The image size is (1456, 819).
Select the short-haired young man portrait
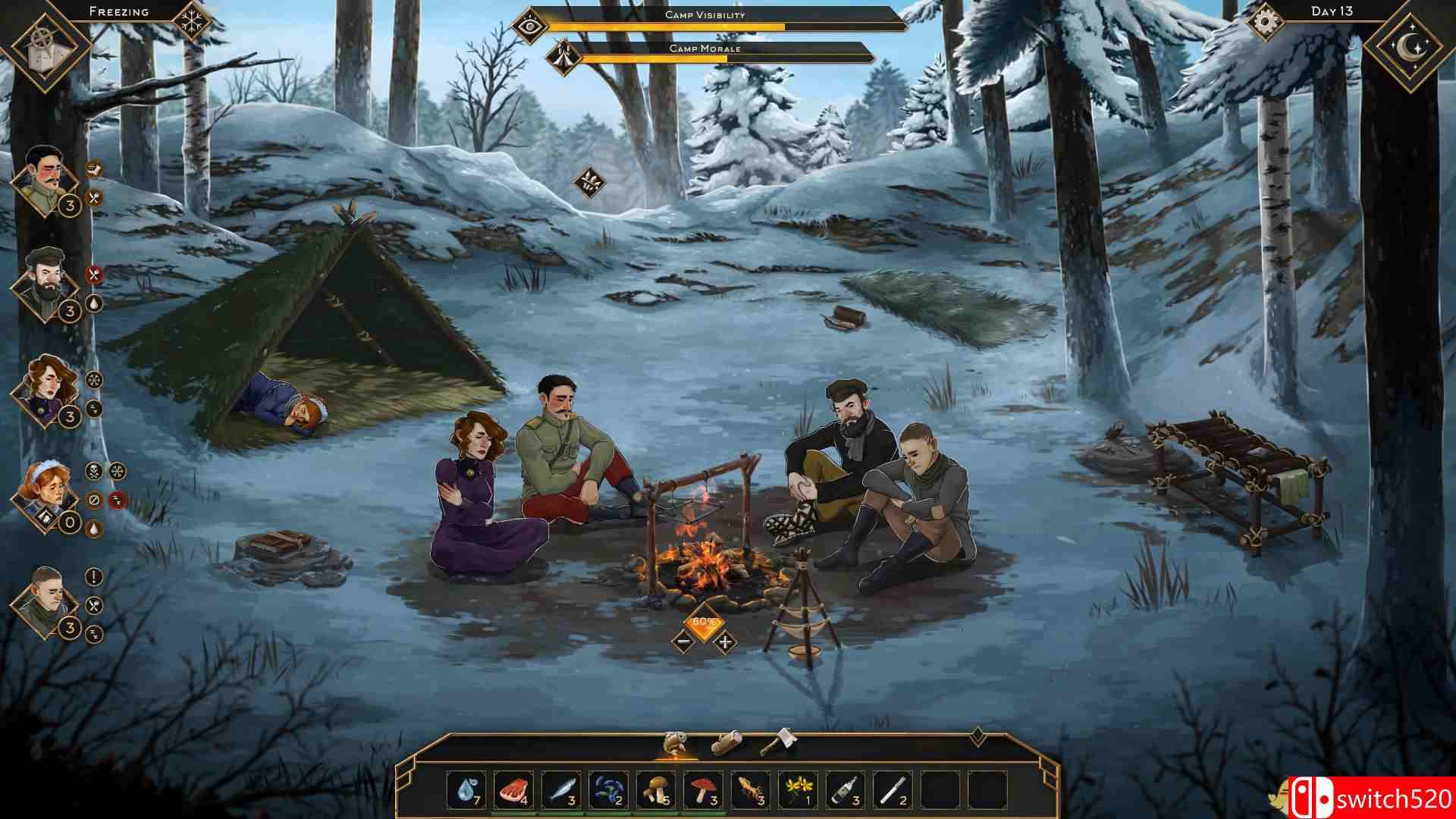click(x=45, y=601)
